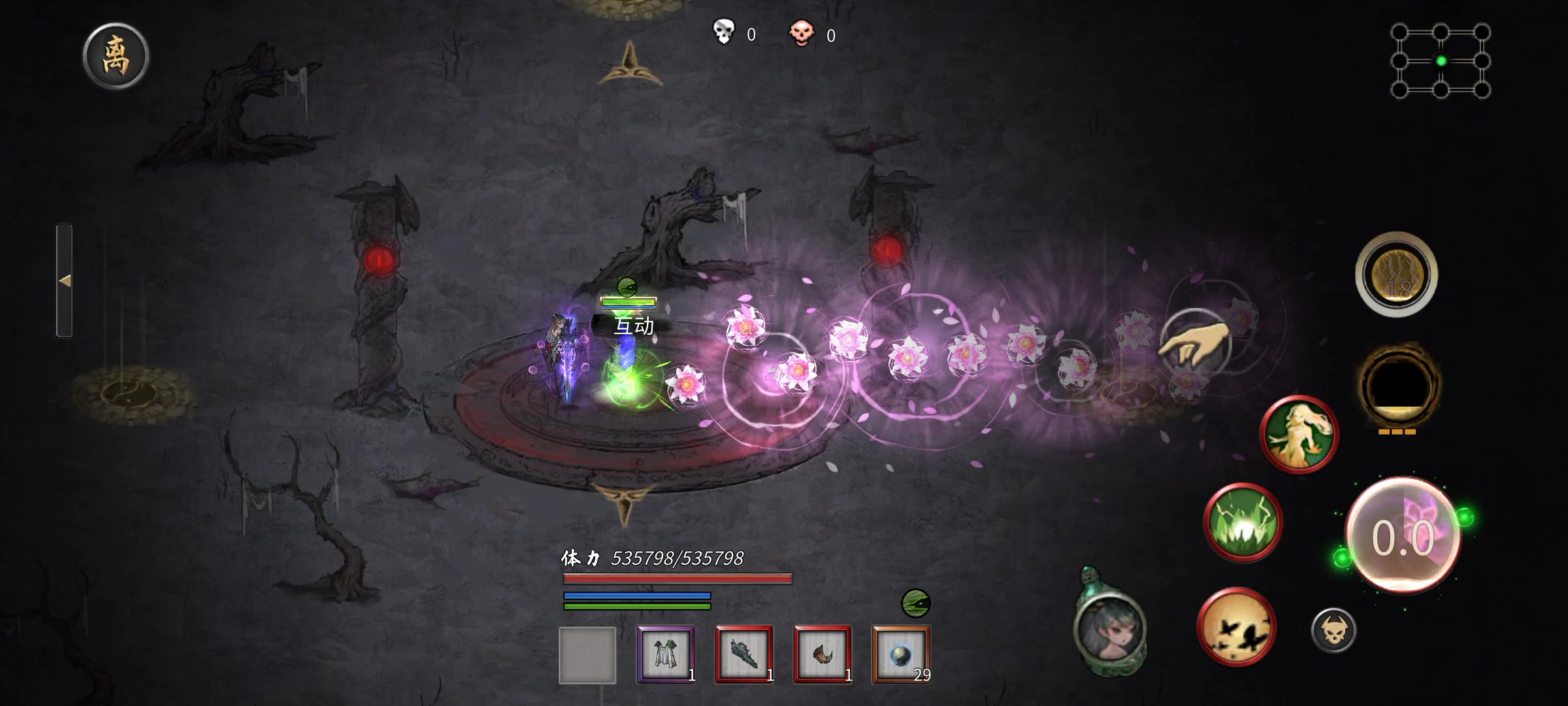The width and height of the screenshot is (1568, 706).
Task: Tap the 互动 interact prompt
Action: tap(633, 326)
